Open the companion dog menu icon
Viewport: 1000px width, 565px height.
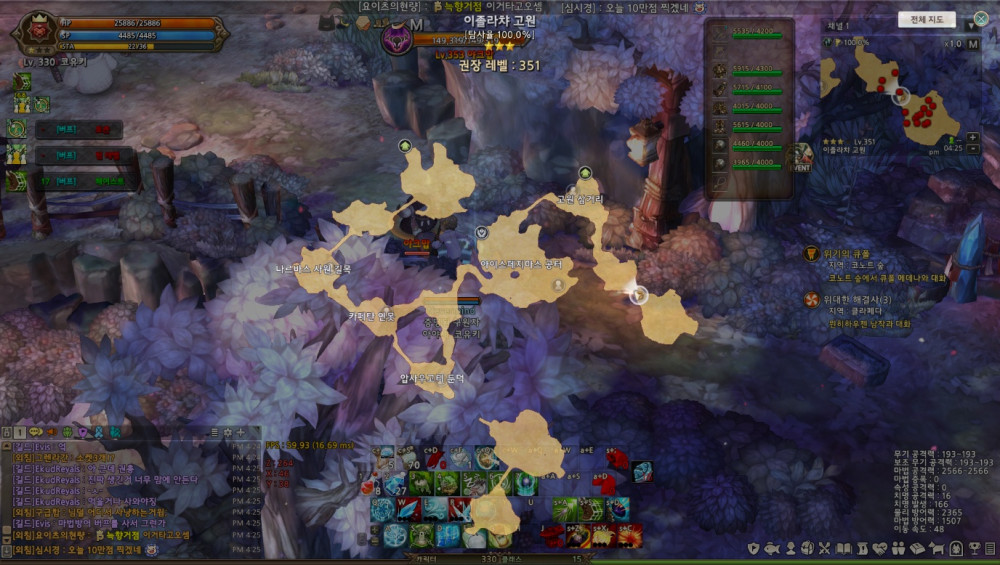click(936, 548)
